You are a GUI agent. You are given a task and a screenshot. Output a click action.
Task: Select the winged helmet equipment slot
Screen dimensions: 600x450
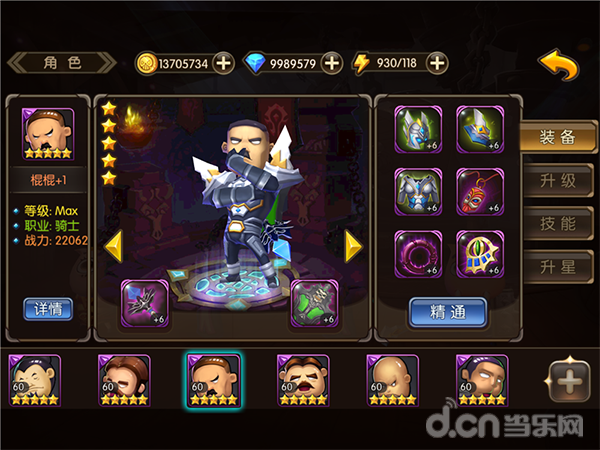[418, 129]
